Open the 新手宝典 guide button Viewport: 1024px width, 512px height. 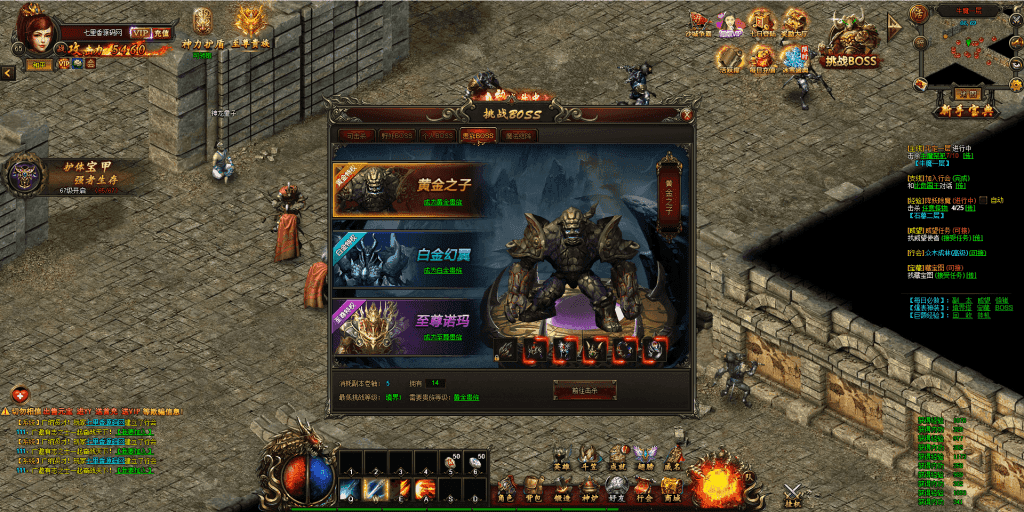click(x=966, y=108)
